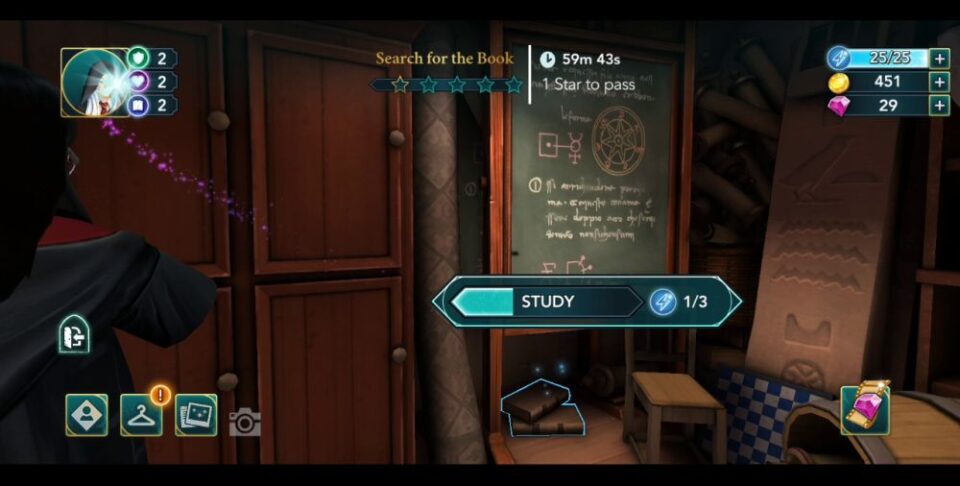Viewport: 960px width, 486px height.
Task: Add pink gems with the plus button
Action: [939, 106]
